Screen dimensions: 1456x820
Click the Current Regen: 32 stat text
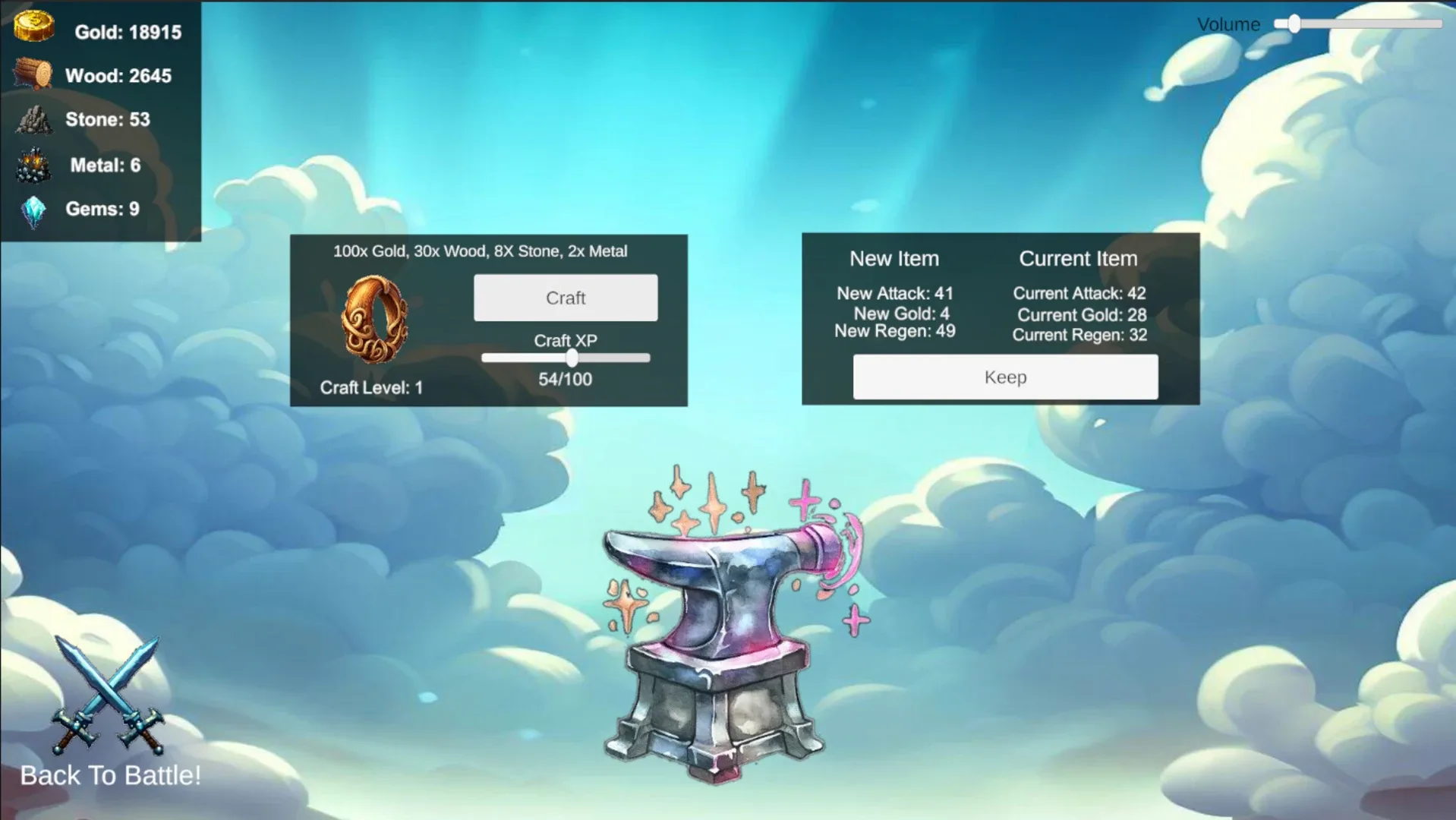(x=1079, y=335)
